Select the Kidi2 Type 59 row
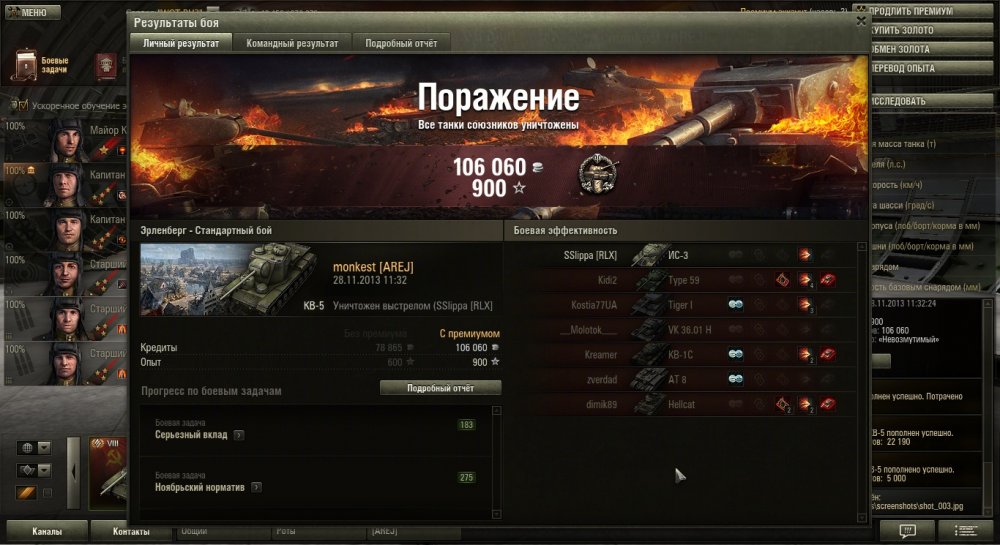Image resolution: width=1000 pixels, height=545 pixels. pyautogui.click(x=680, y=280)
